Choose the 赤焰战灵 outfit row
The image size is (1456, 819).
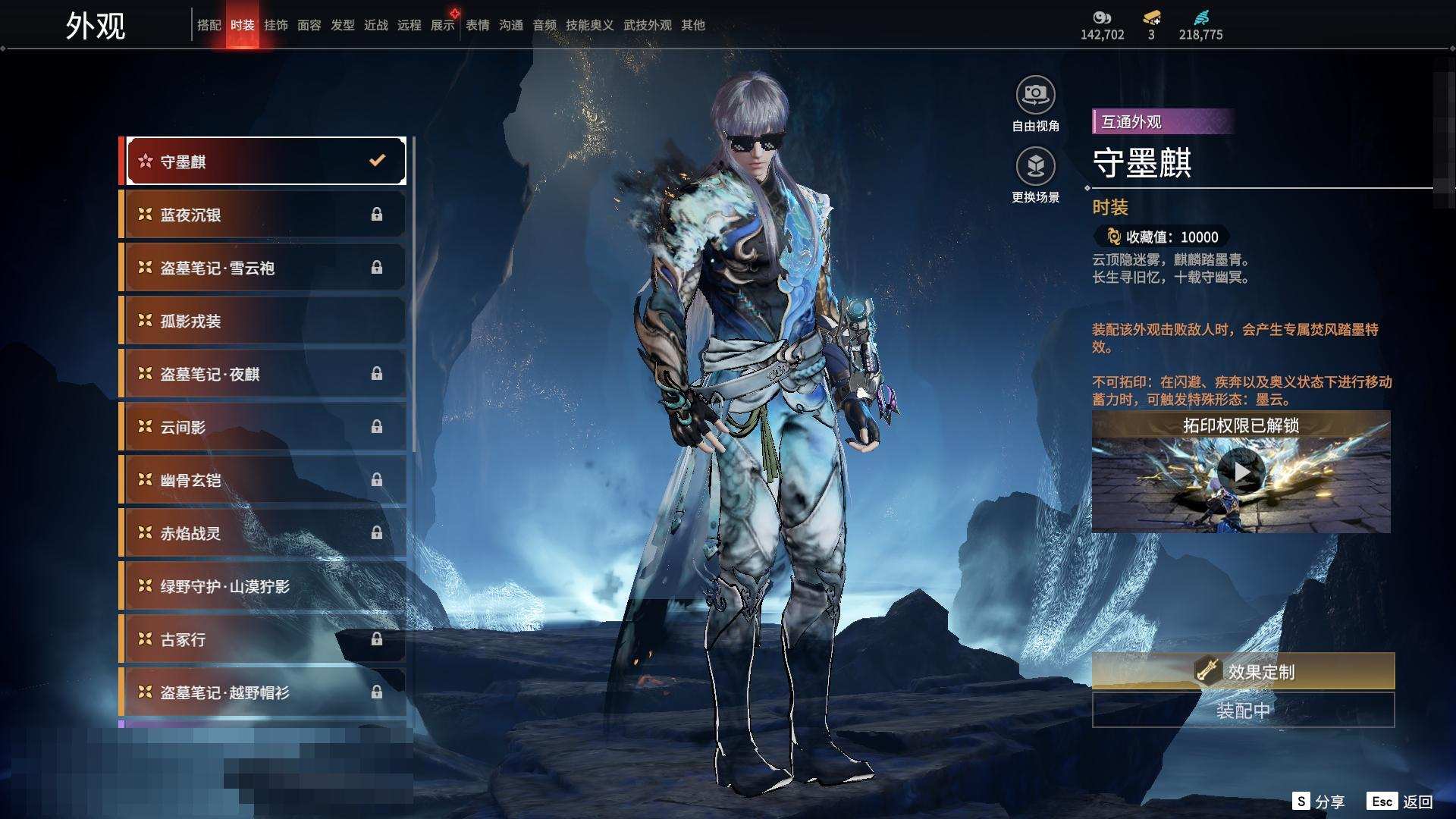pyautogui.click(x=262, y=533)
